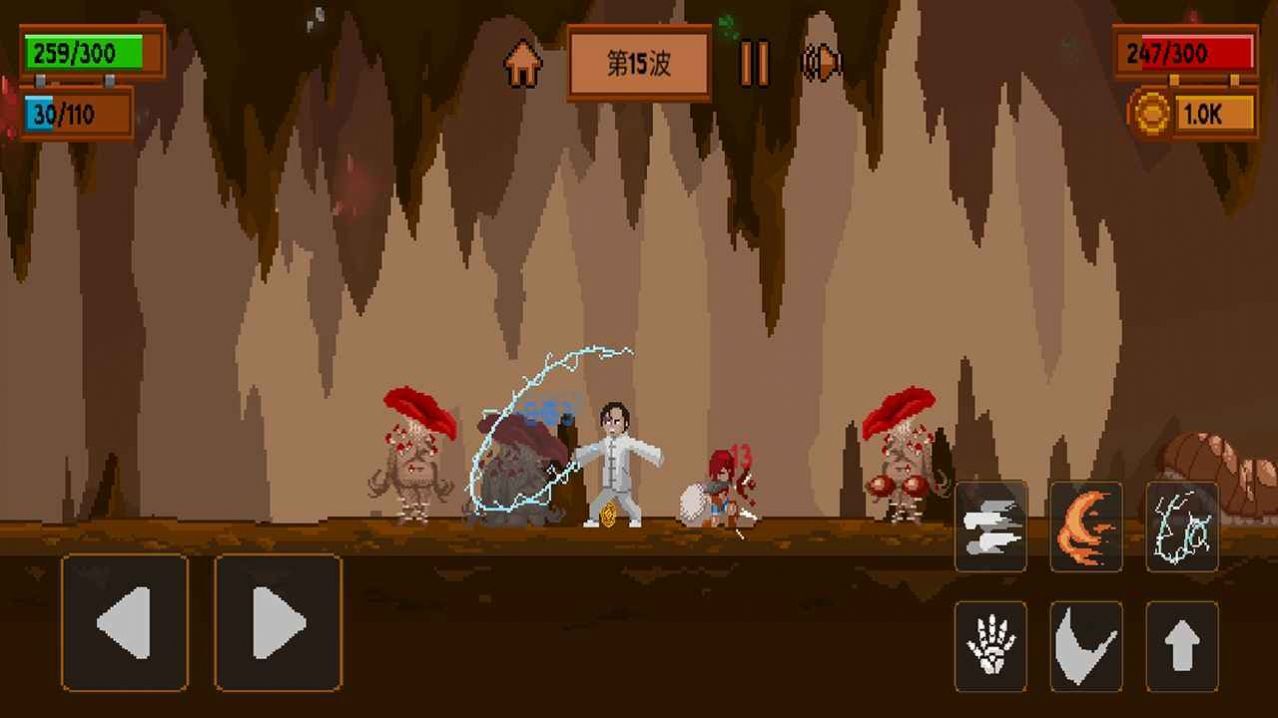This screenshot has height=718, width=1278.
Task: Go to the home screen icon
Action: (x=522, y=64)
